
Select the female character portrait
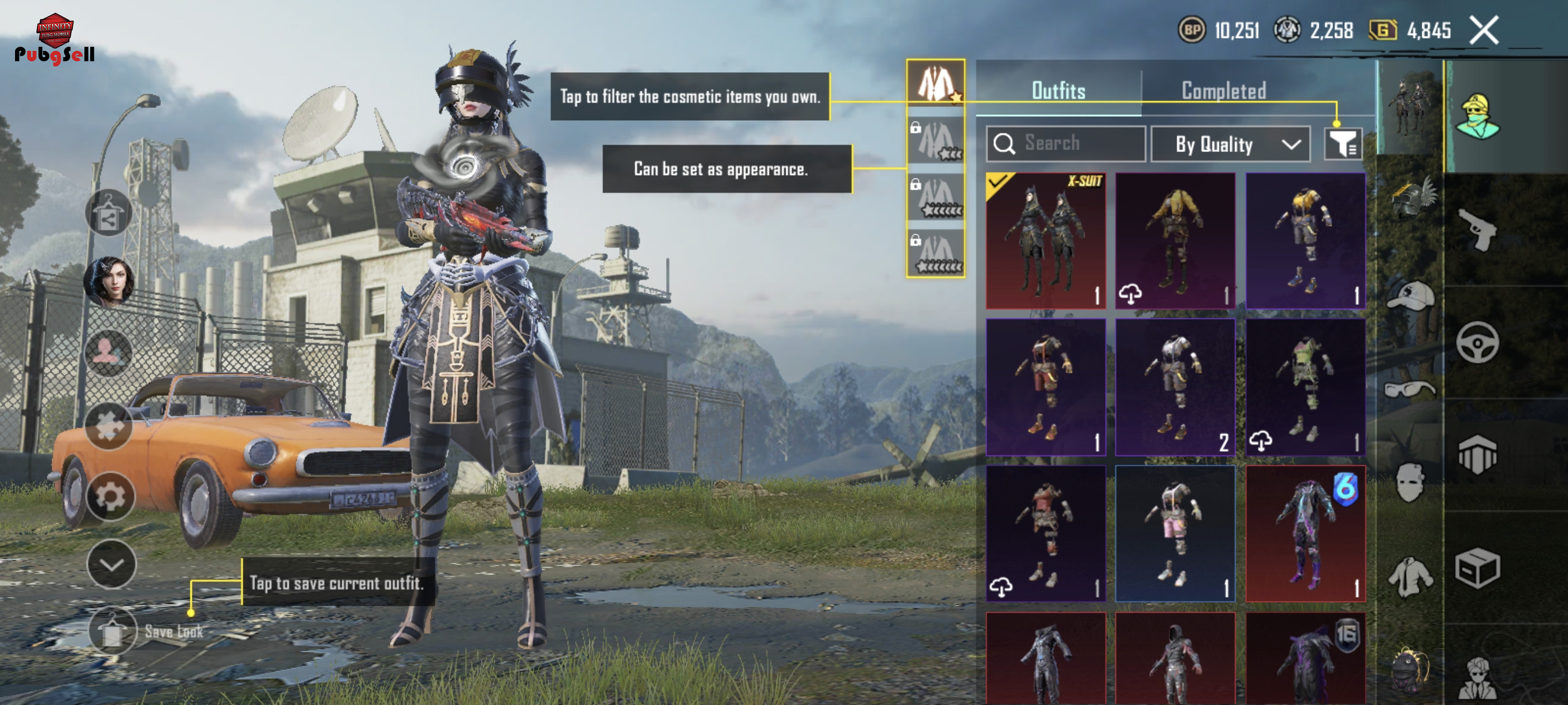[x=109, y=281]
